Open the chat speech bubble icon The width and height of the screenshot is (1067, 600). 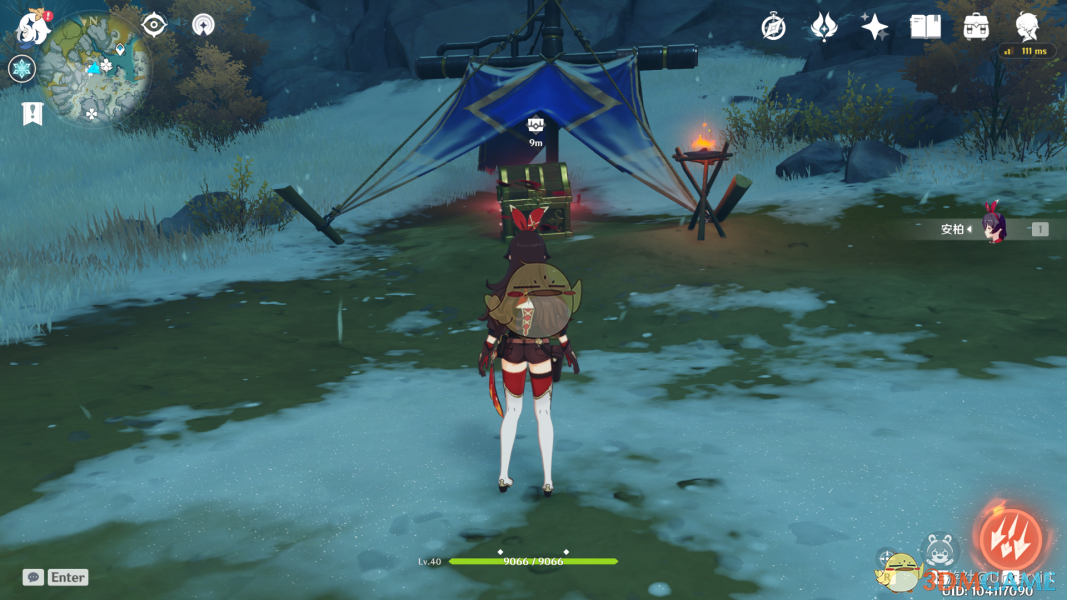coord(33,577)
